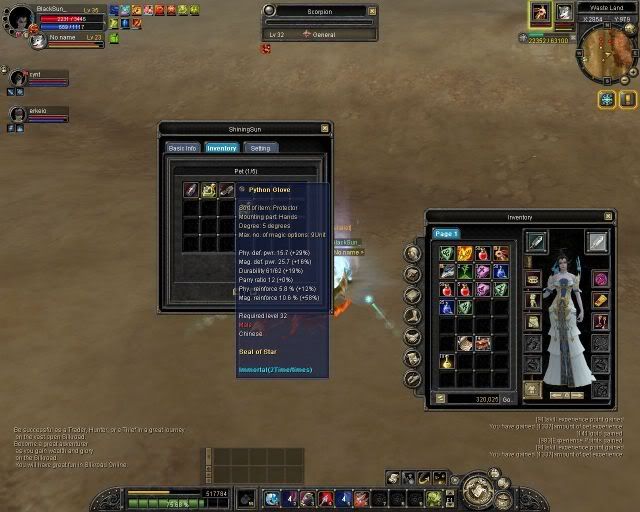Select the Scorpion target frame
The height and width of the screenshot is (512, 640).
(x=320, y=22)
